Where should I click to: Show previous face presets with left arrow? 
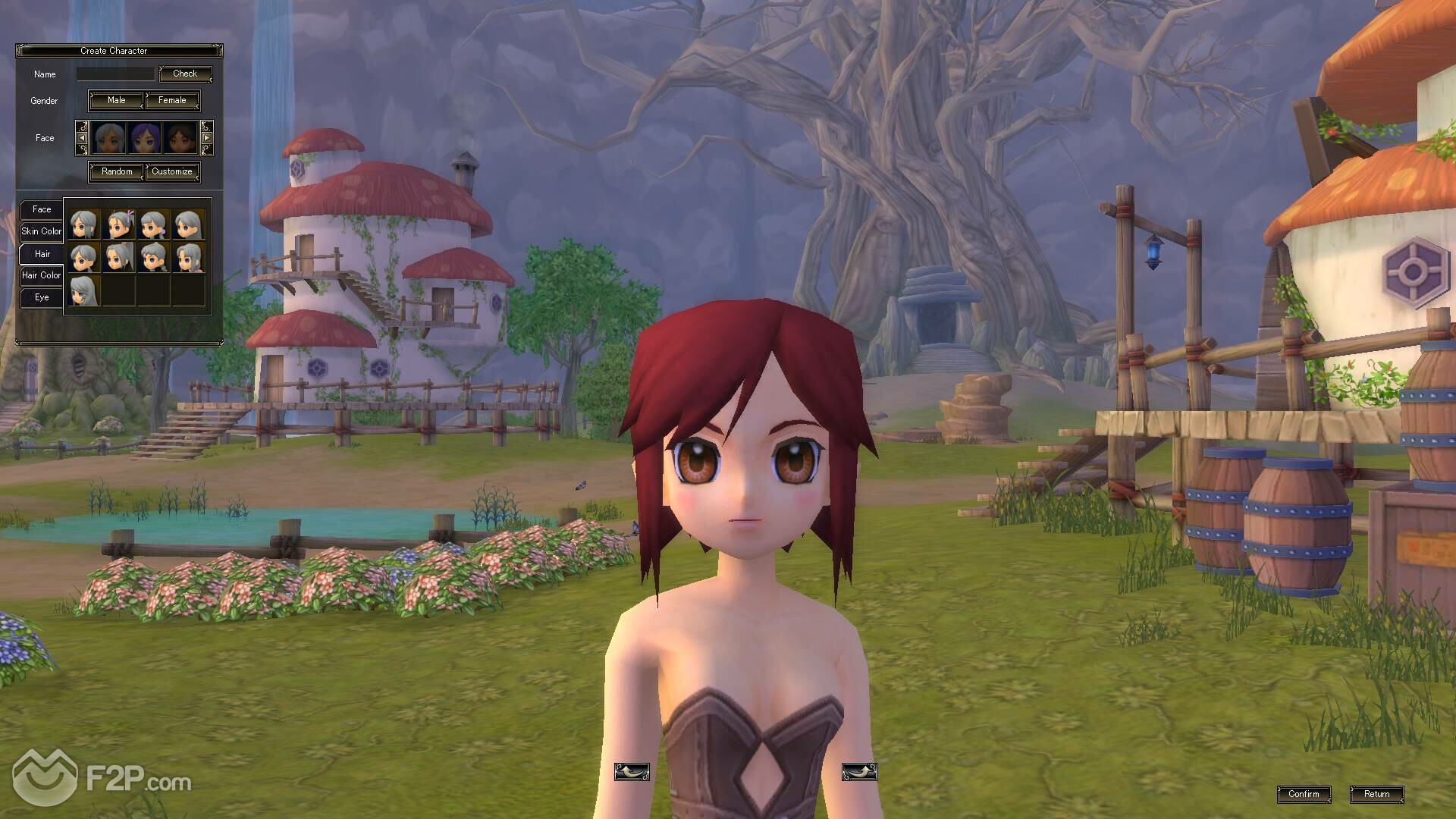(x=82, y=138)
